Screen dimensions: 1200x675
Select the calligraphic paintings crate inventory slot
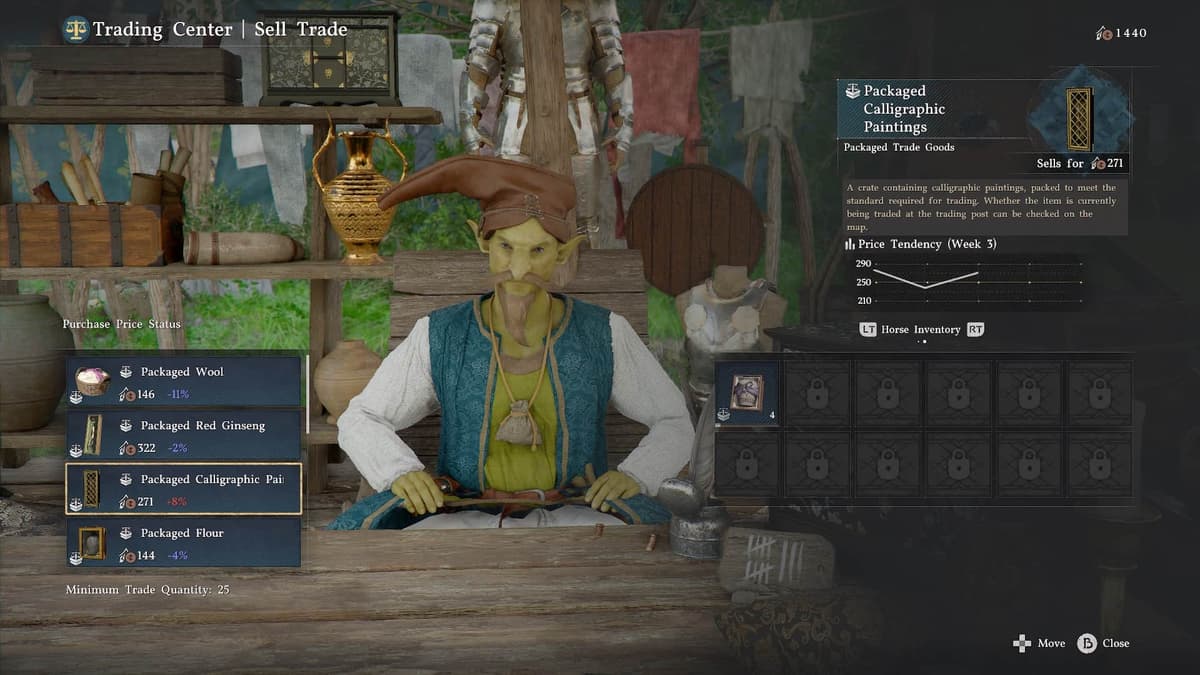pos(746,393)
